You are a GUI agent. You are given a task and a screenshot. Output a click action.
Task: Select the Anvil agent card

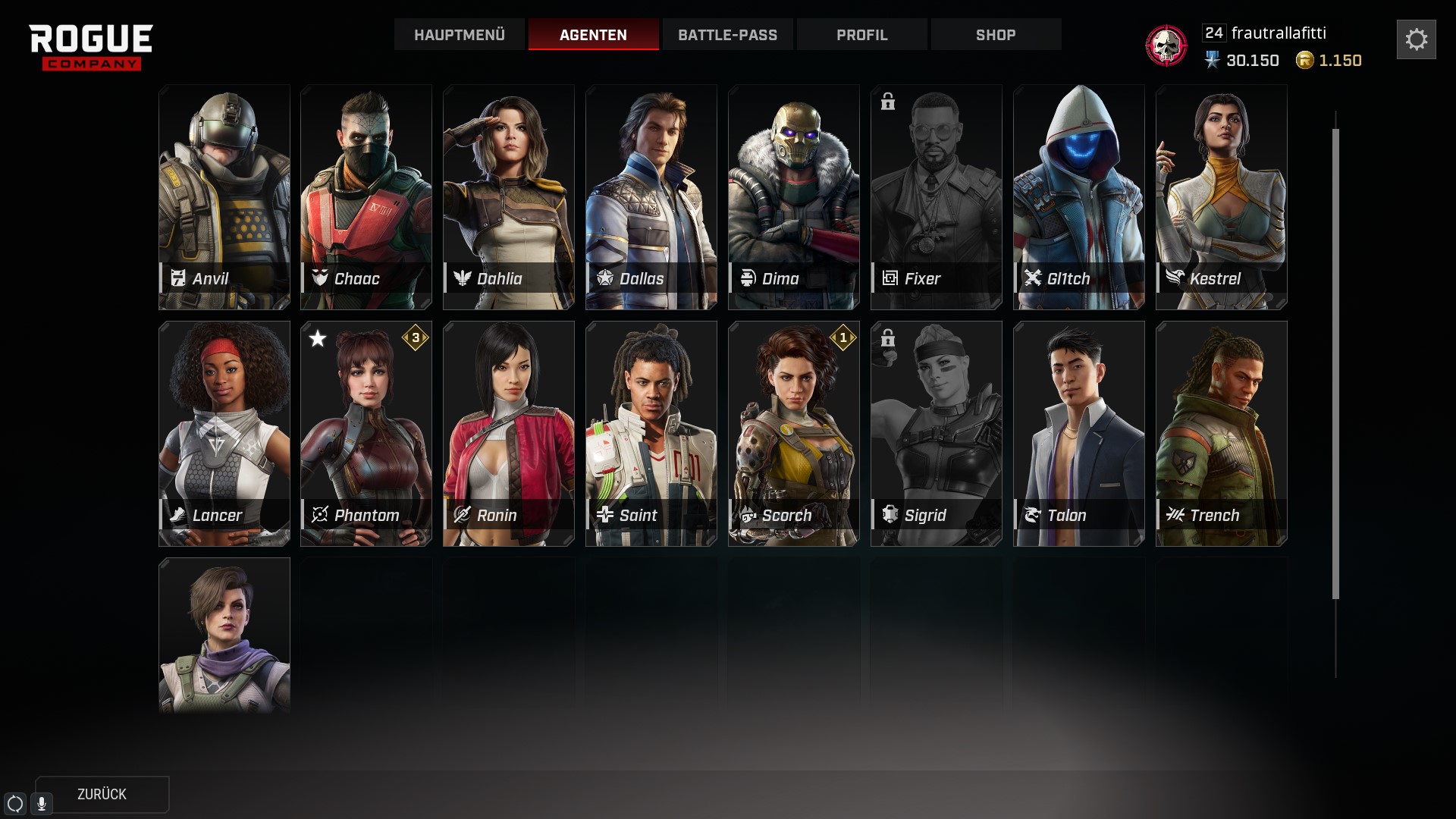(x=224, y=196)
